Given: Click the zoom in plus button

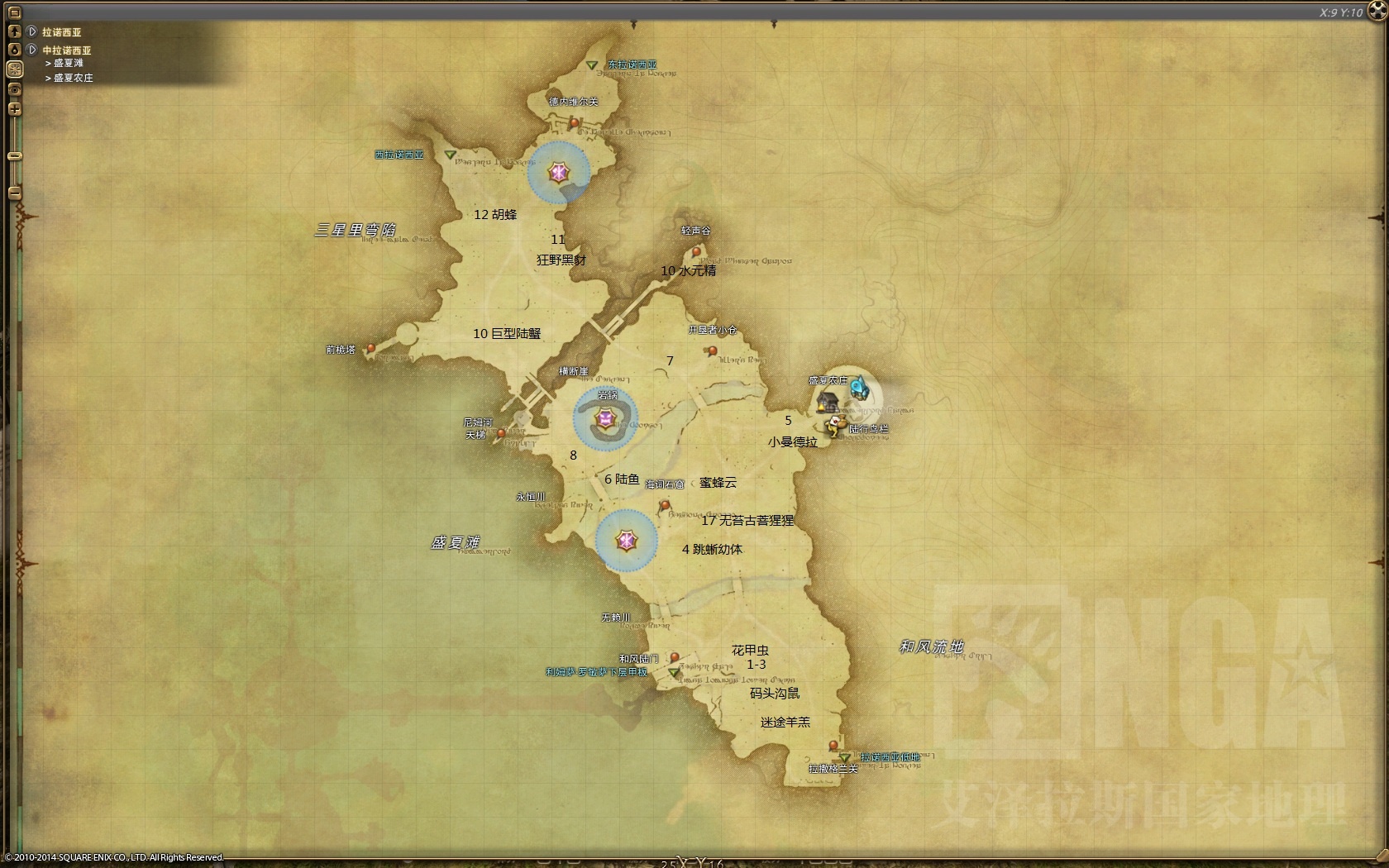Looking at the screenshot, I should [x=14, y=106].
